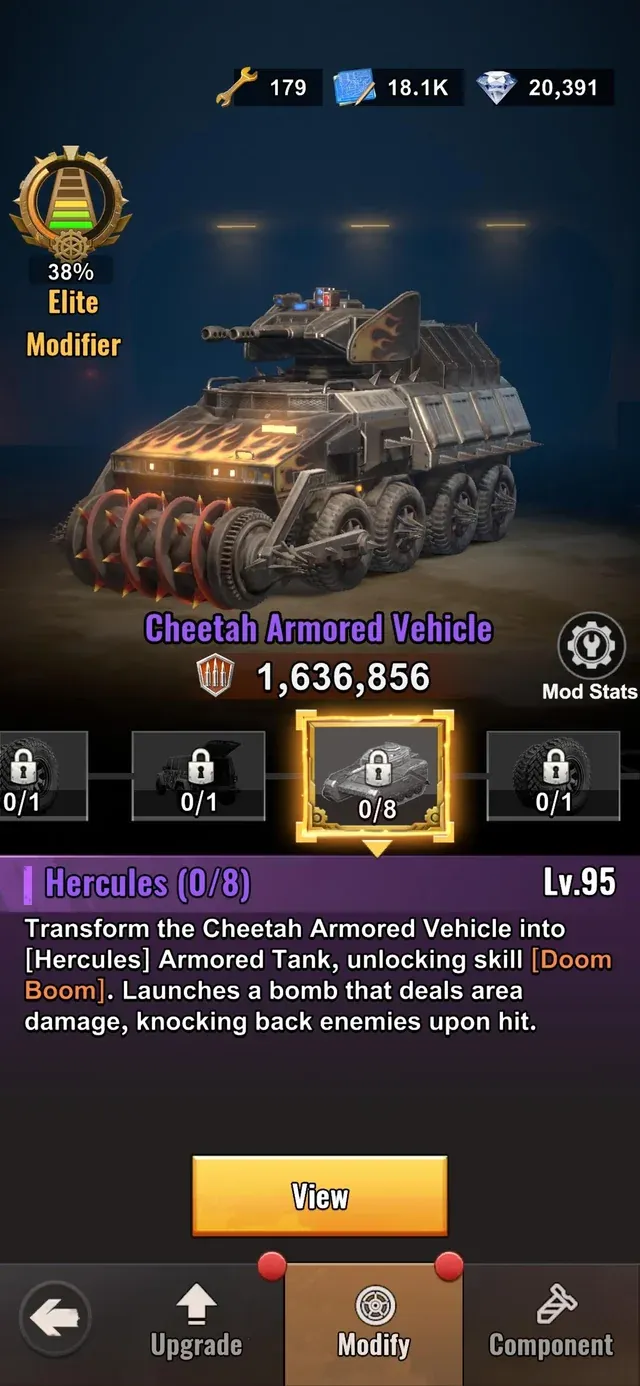The width and height of the screenshot is (640, 1386).
Task: Choose the locked jeep modification slot
Action: click(198, 776)
